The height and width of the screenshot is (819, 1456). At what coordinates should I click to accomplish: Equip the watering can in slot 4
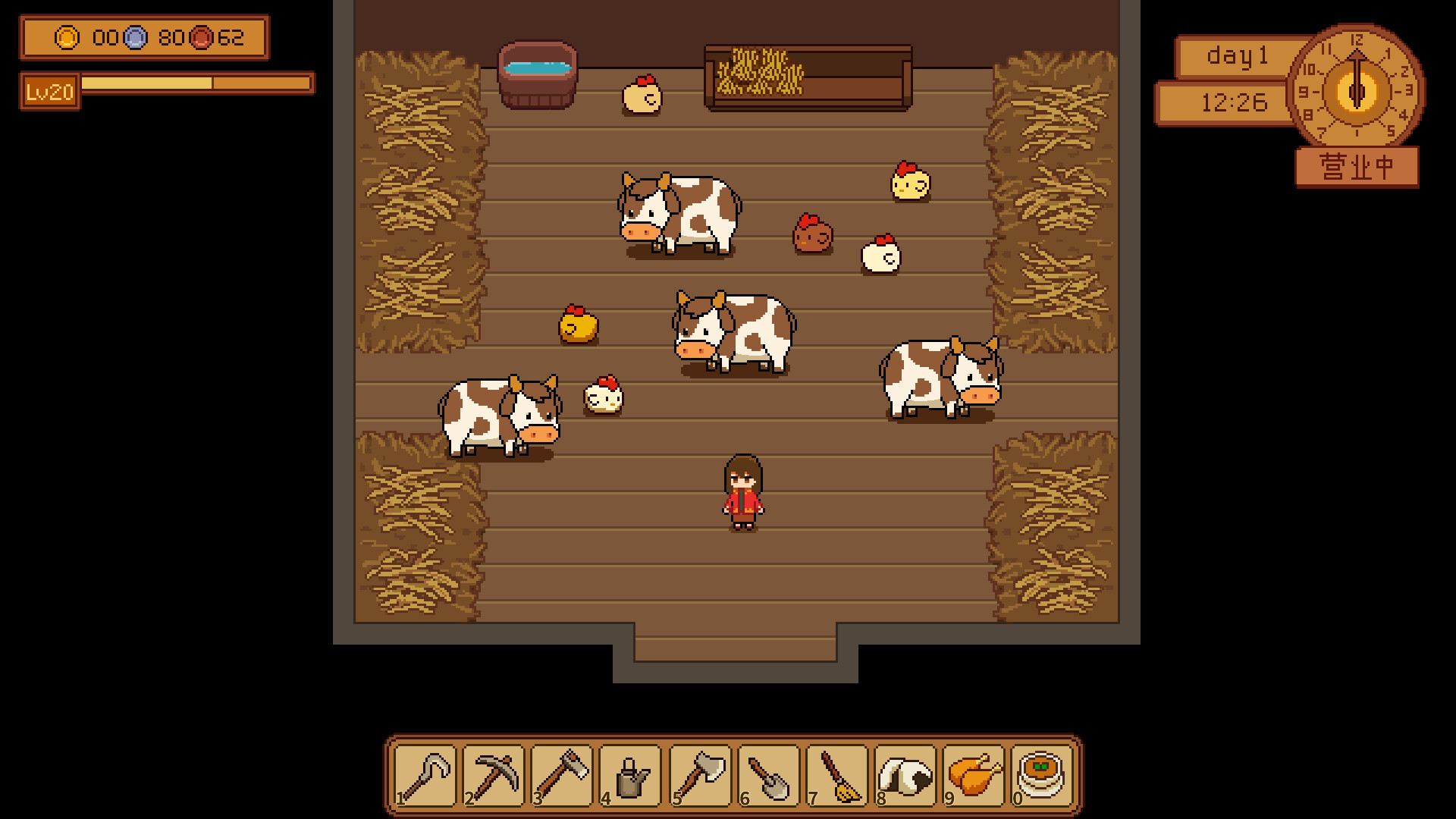click(x=632, y=777)
